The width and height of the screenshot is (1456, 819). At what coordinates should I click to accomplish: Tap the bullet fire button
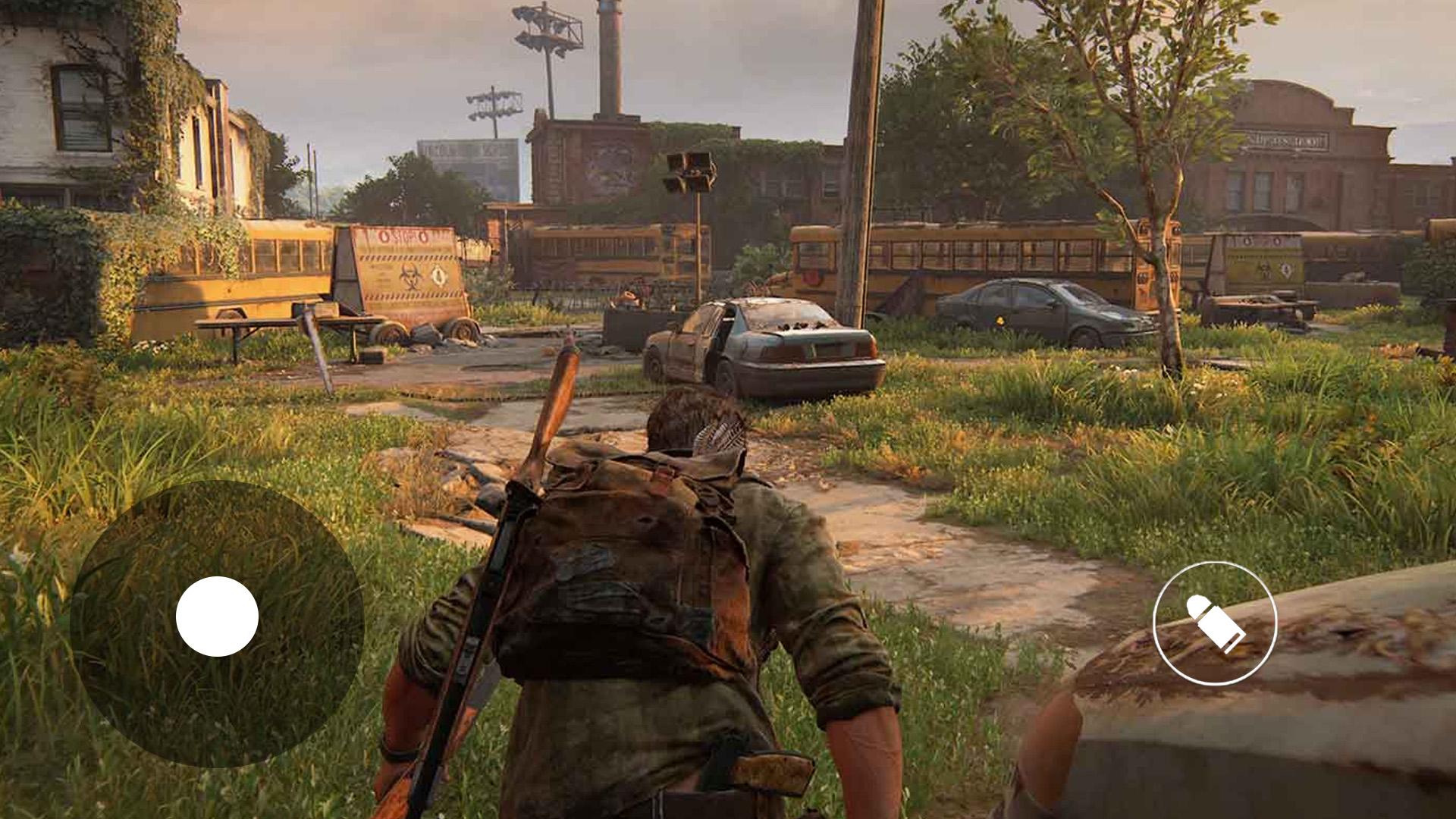pos(1215,623)
